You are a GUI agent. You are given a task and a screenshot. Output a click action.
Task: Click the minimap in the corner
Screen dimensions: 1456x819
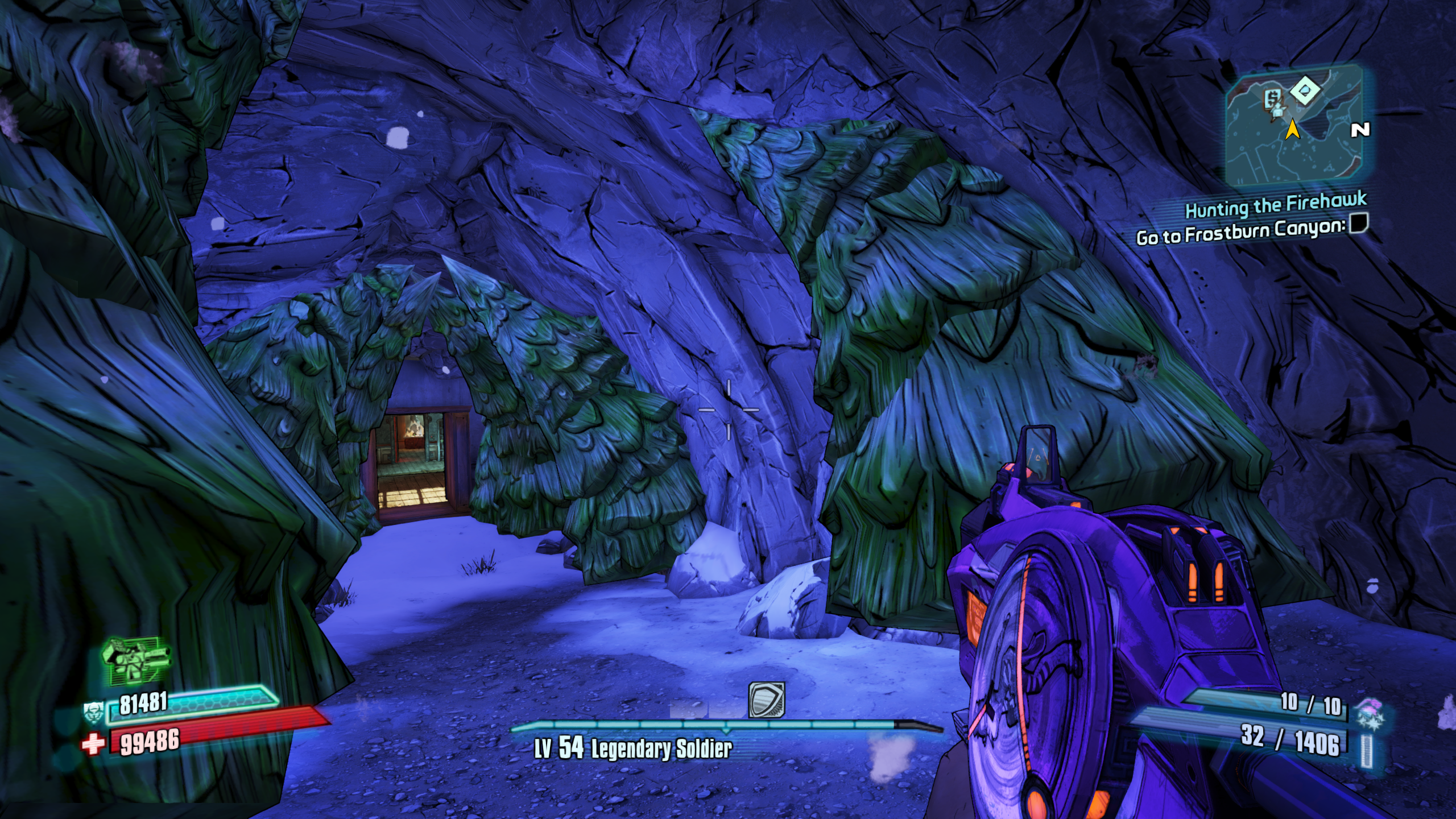point(1295,126)
